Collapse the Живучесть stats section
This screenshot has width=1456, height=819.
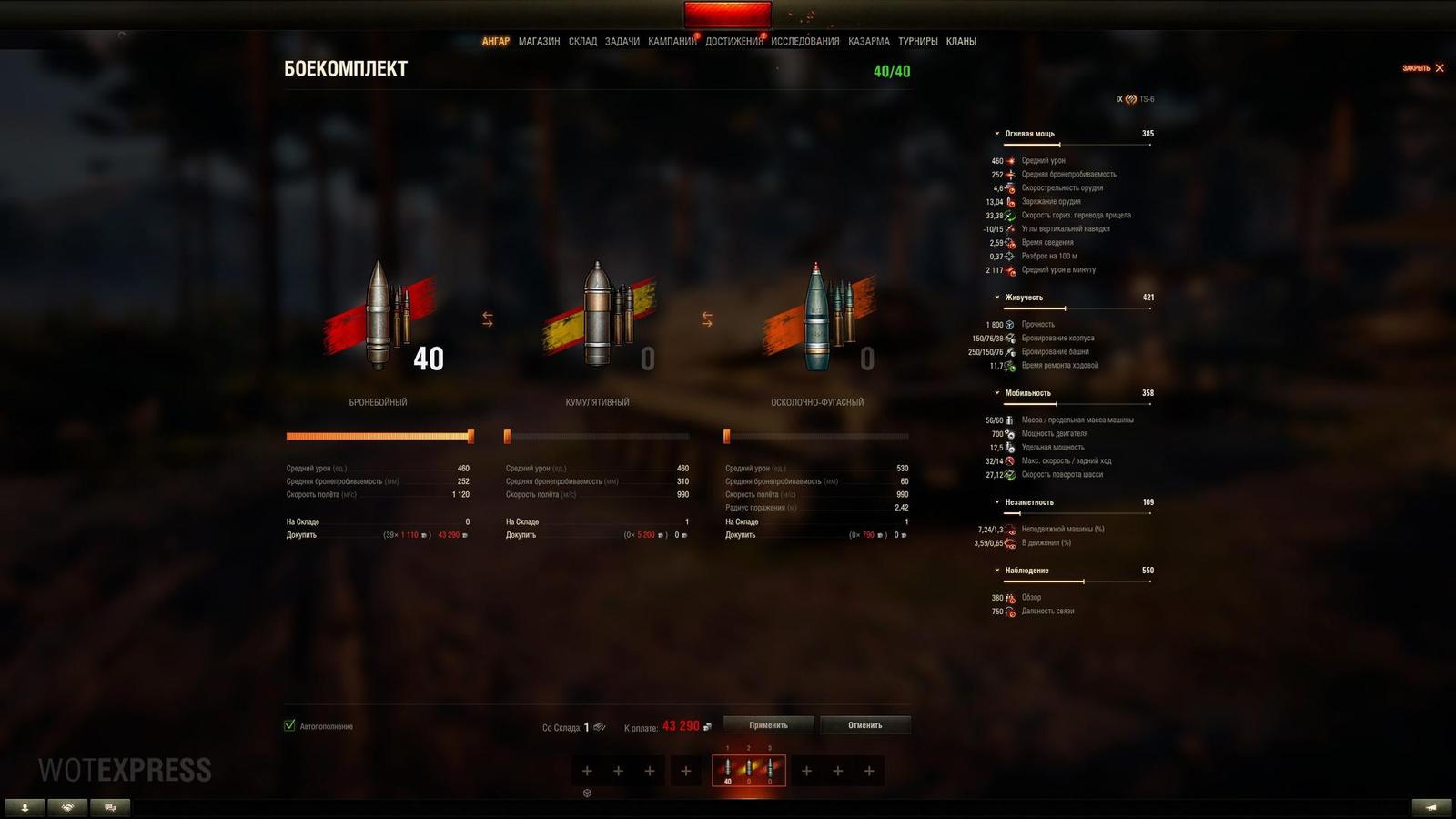[x=998, y=296]
